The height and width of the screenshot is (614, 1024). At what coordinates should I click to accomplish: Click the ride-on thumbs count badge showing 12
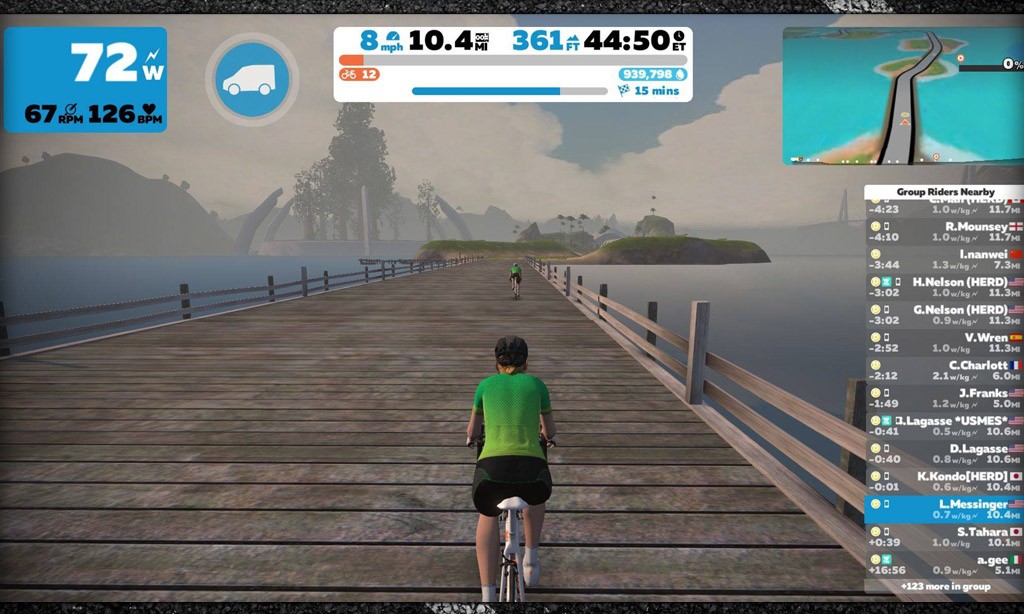tap(359, 75)
